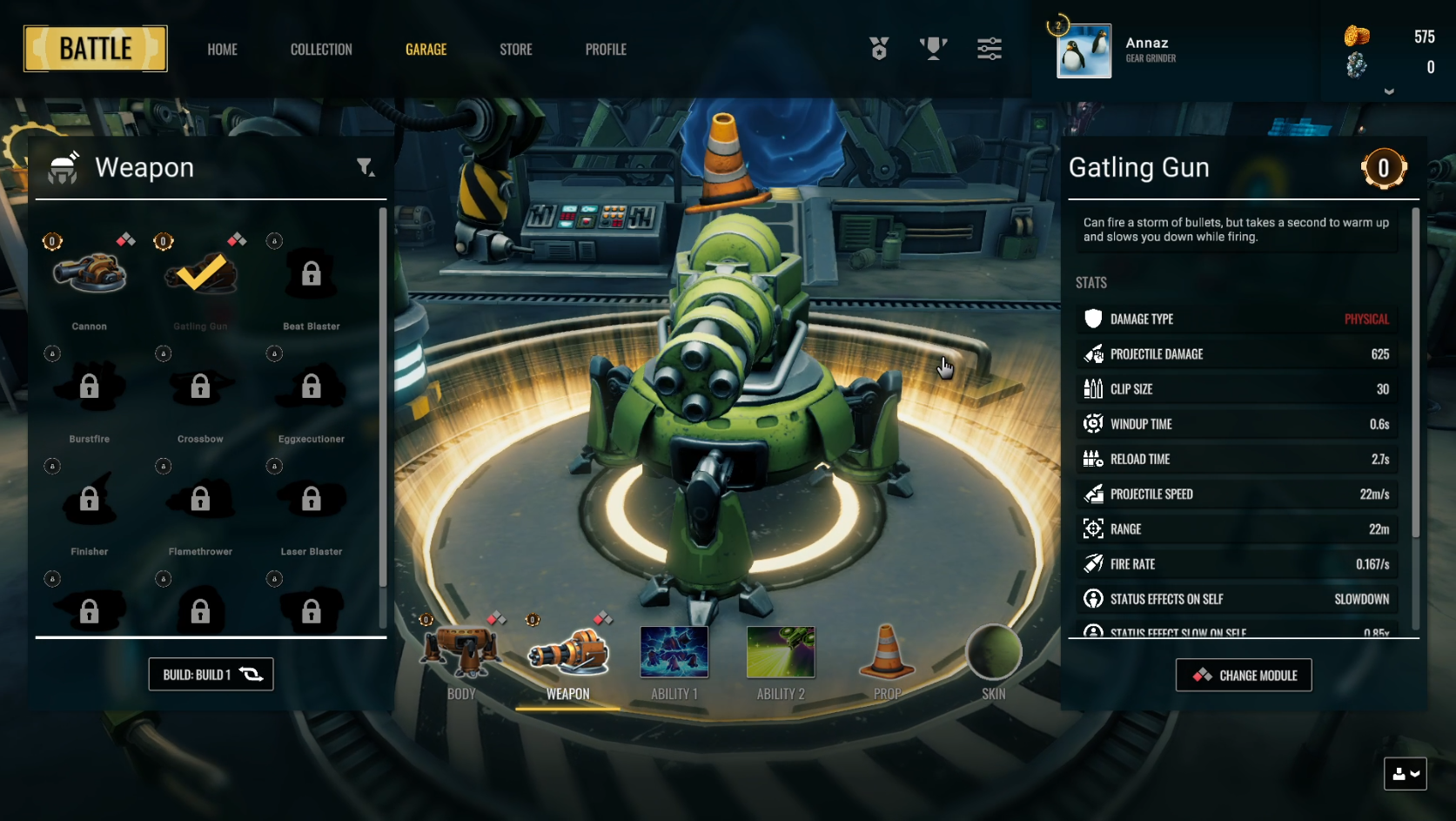Select the locked Crossbow weapon
1456x821 pixels.
click(200, 389)
